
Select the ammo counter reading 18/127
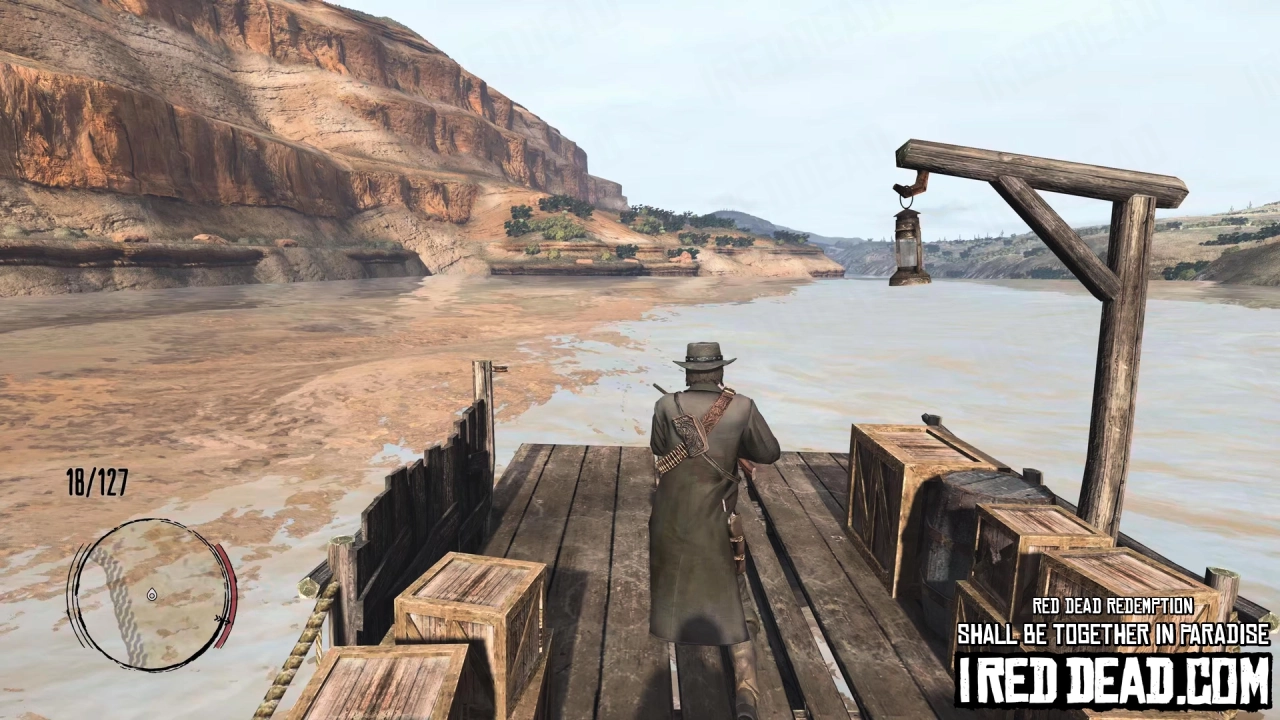pyautogui.click(x=99, y=481)
